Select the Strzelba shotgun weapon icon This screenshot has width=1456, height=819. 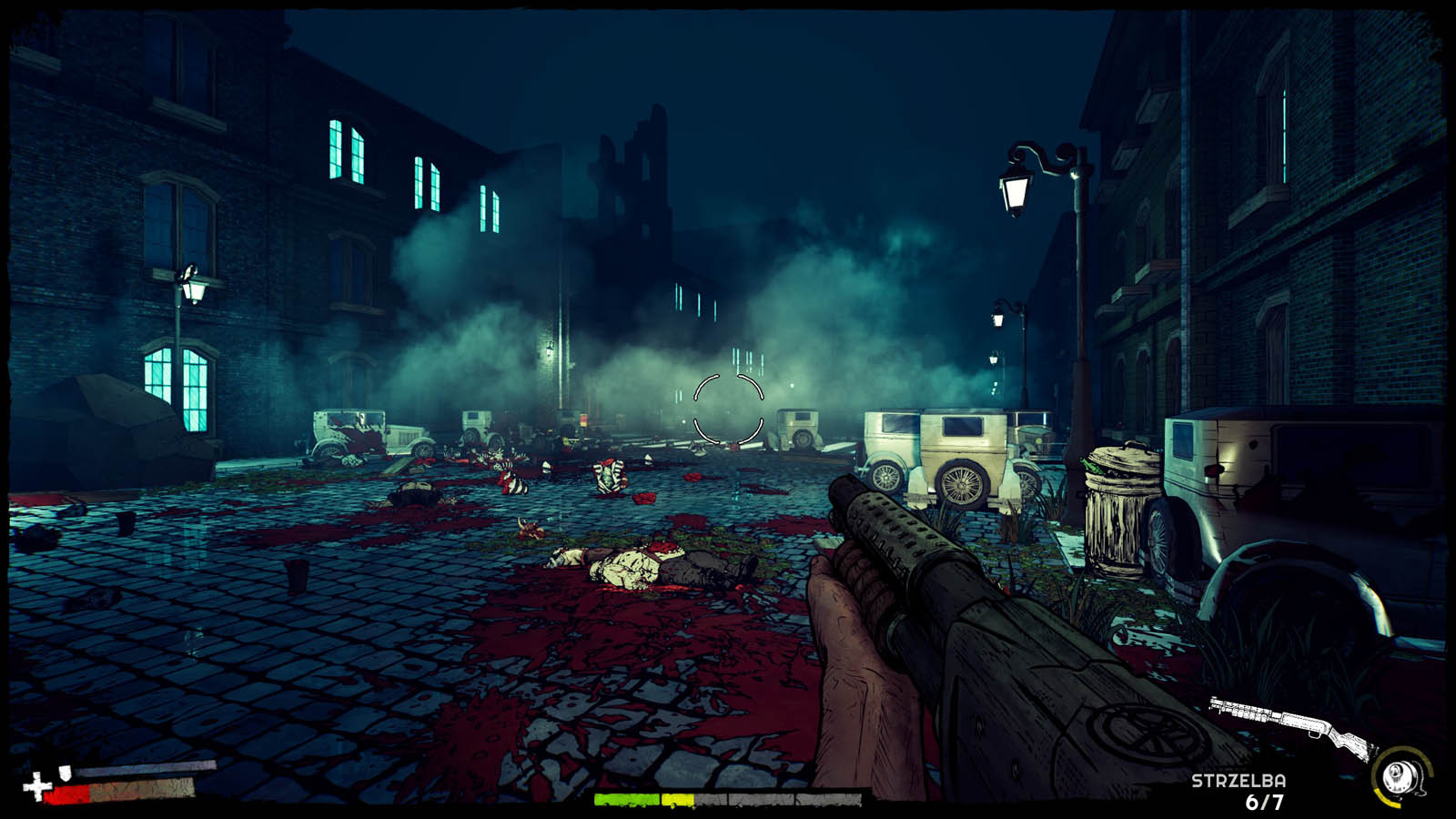tap(1292, 725)
